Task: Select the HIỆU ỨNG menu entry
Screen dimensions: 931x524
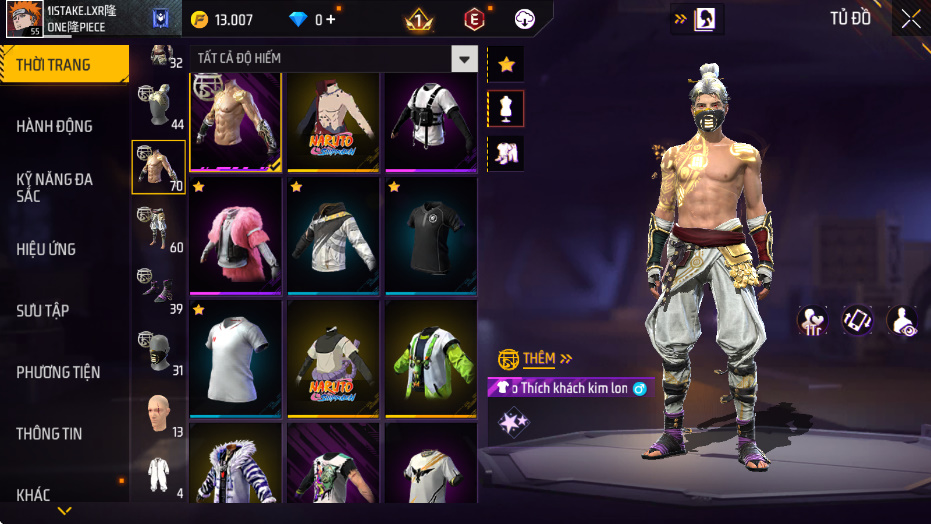Action: point(46,249)
